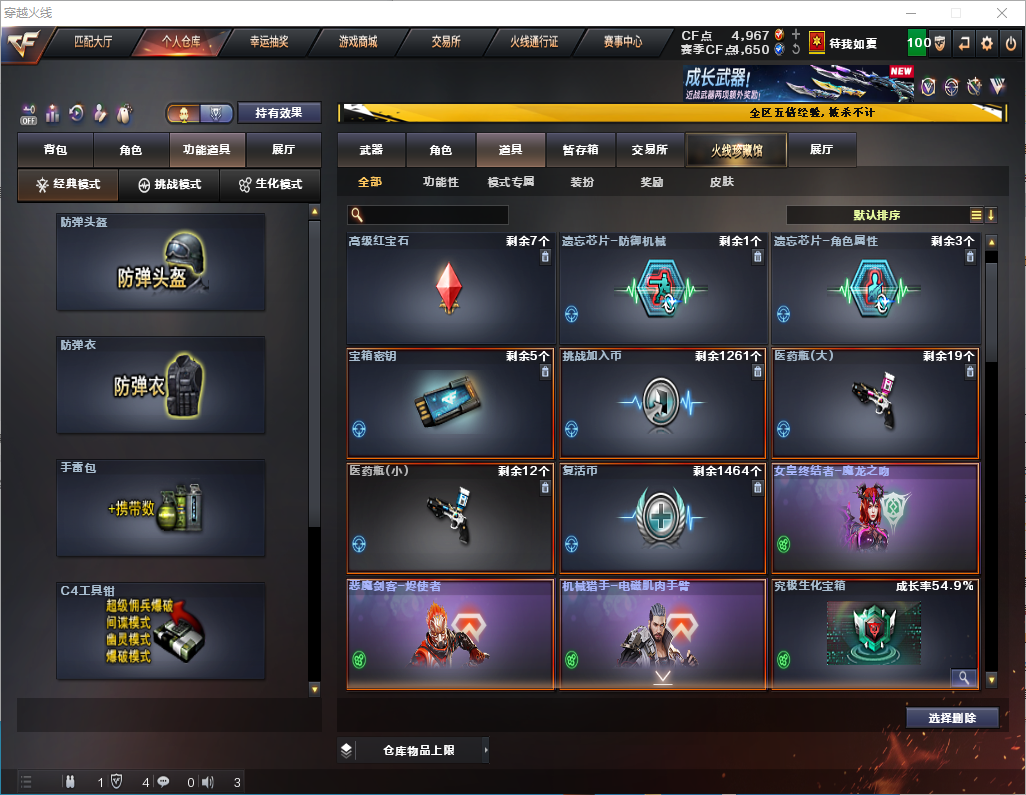1026x795 pixels.
Task: Select the 复活币 revive coin item
Action: pyautogui.click(x=662, y=518)
